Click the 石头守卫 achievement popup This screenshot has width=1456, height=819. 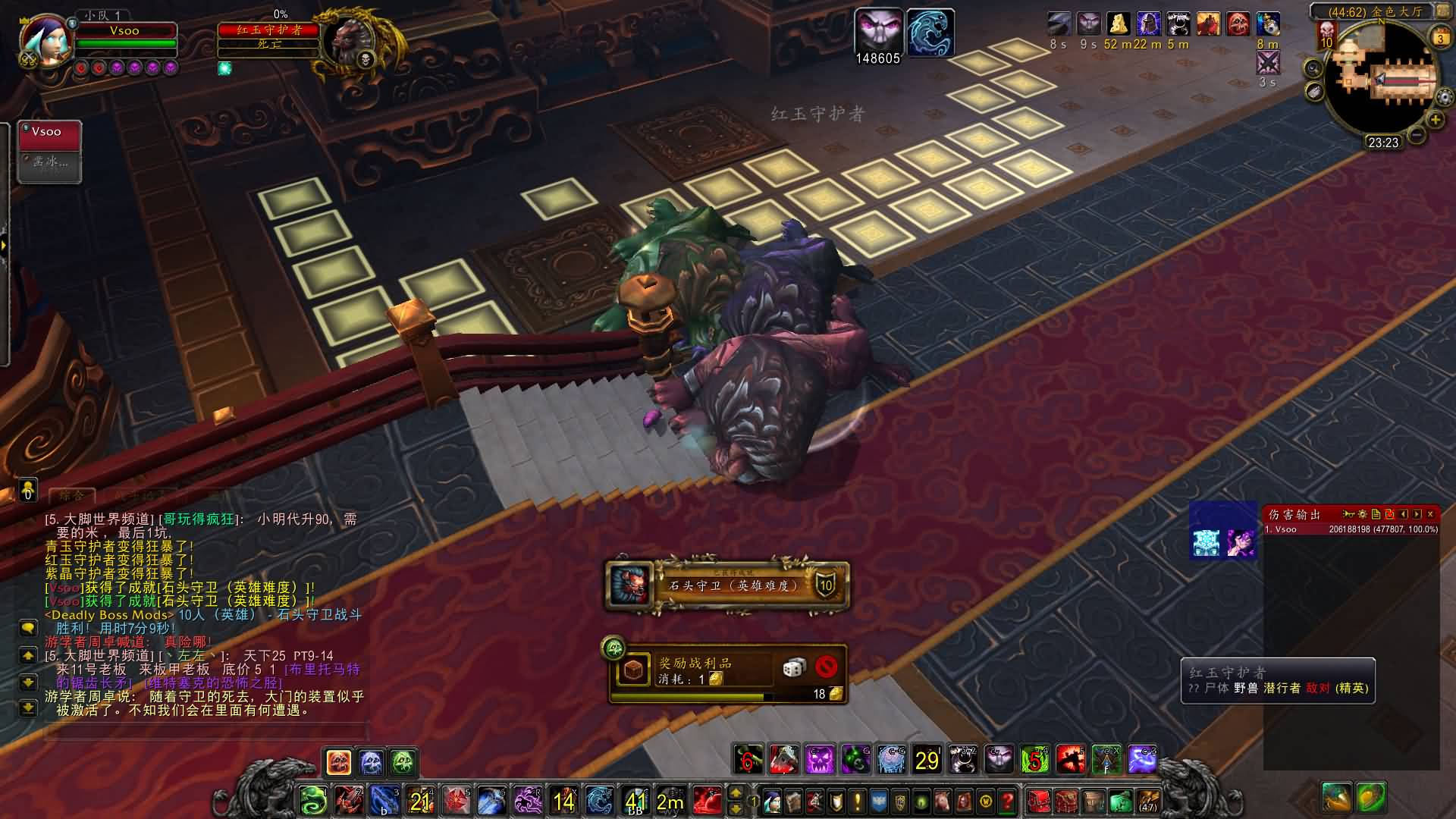(728, 585)
